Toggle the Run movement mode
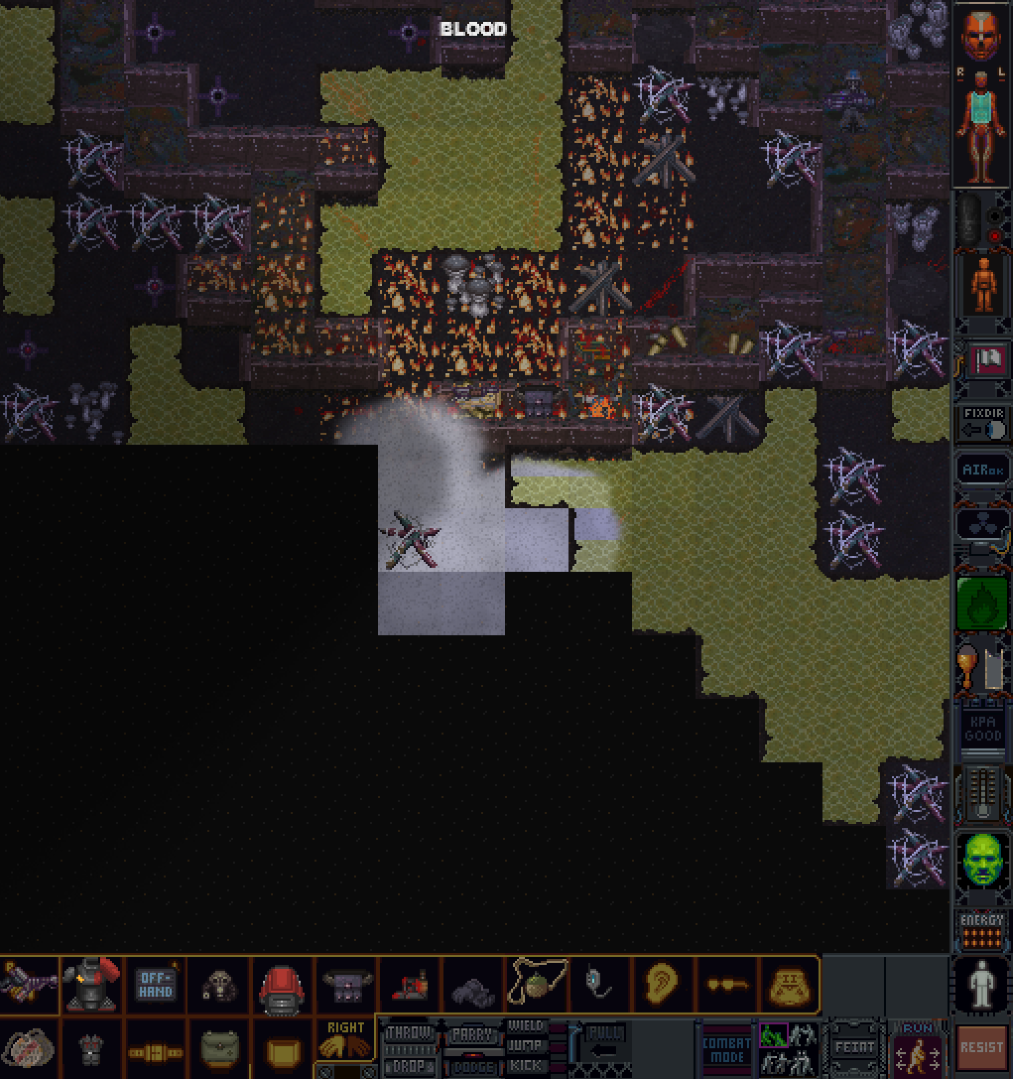Image resolution: width=1013 pixels, height=1079 pixels. tap(917, 1050)
